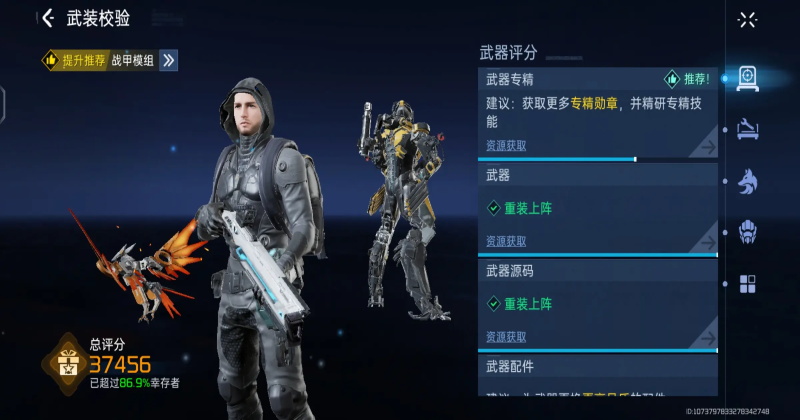Switch to the wolf head side tab
Viewport: 800px width, 420px height.
coord(747,181)
